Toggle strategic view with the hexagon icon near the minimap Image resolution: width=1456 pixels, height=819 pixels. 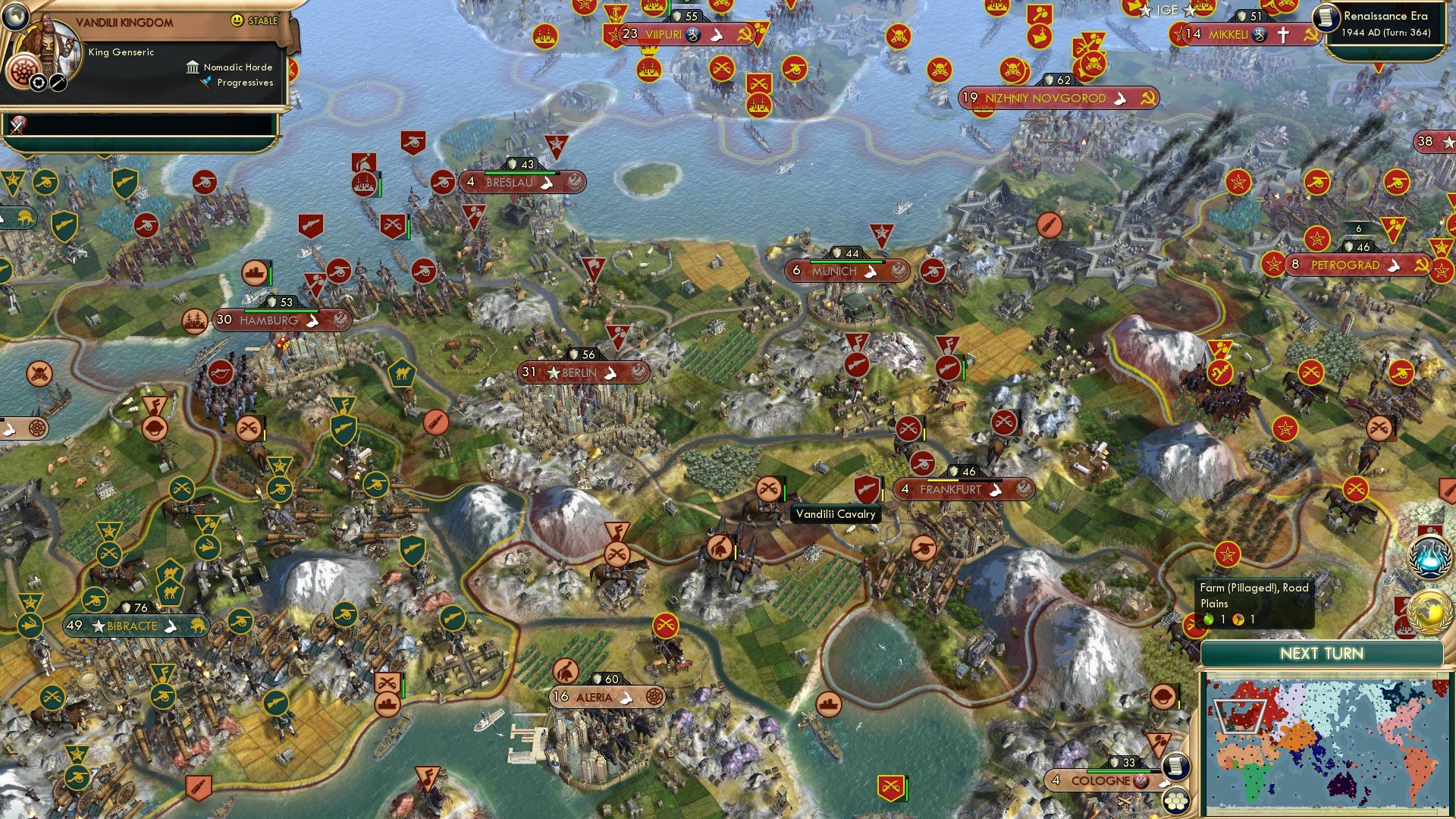(x=1177, y=801)
